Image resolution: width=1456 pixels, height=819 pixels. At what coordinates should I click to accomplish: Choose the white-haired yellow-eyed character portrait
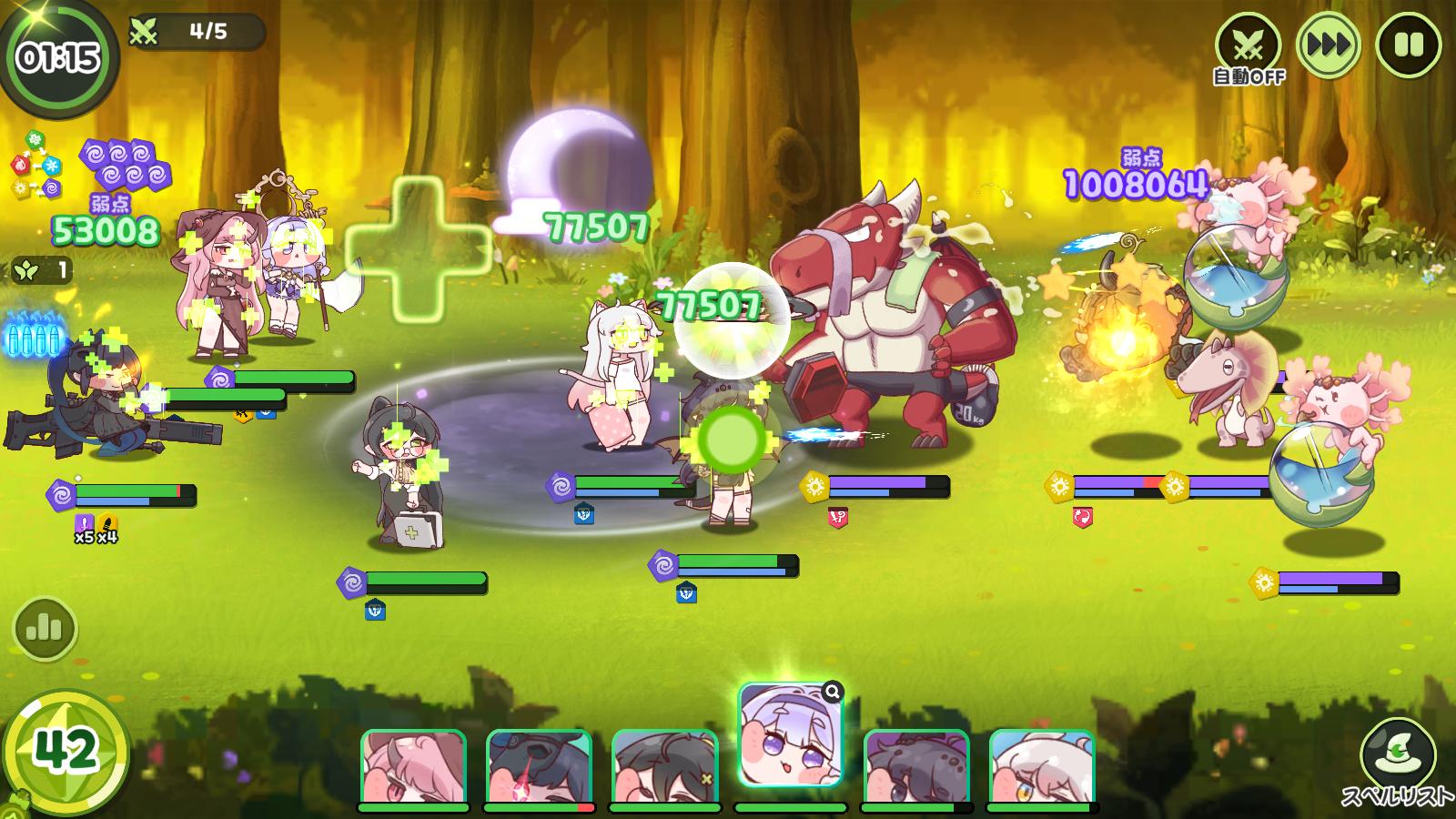[x=1041, y=767]
